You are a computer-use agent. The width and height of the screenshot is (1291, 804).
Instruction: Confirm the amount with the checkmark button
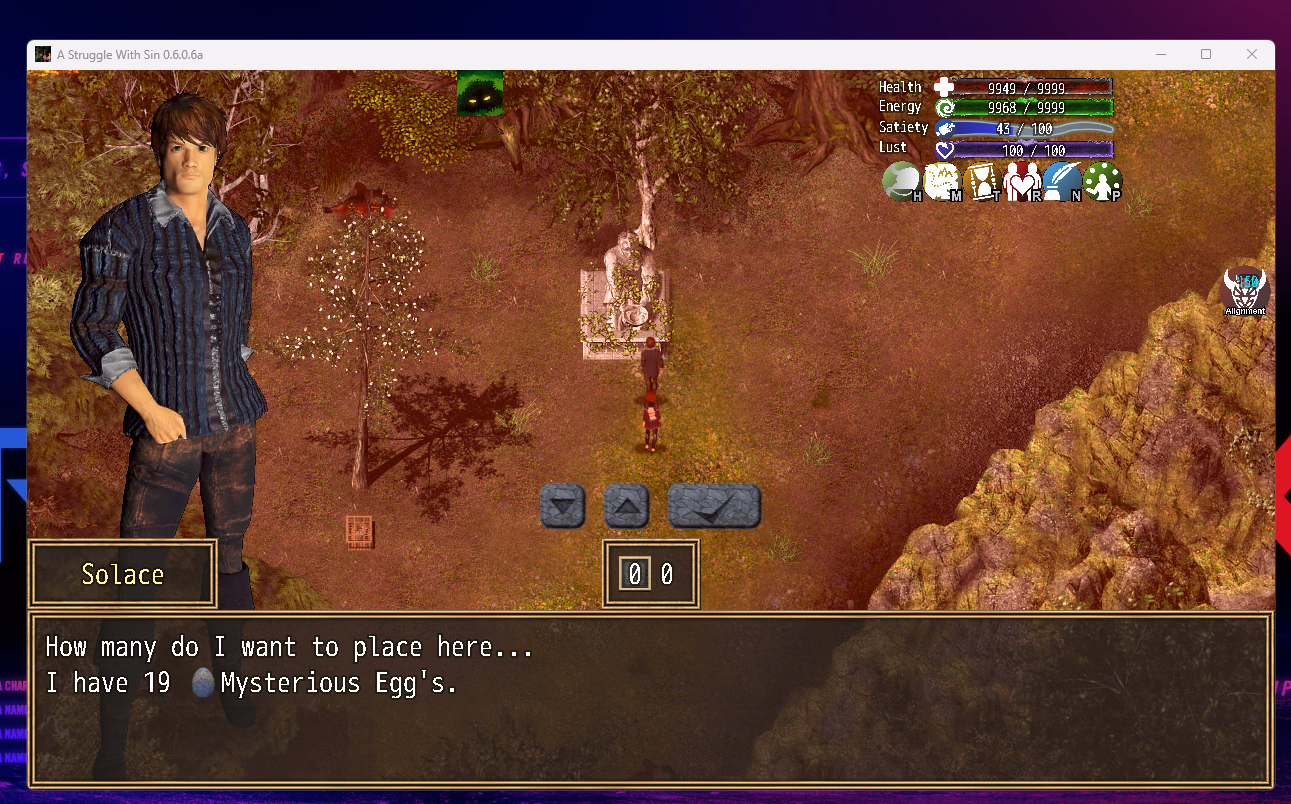[714, 506]
